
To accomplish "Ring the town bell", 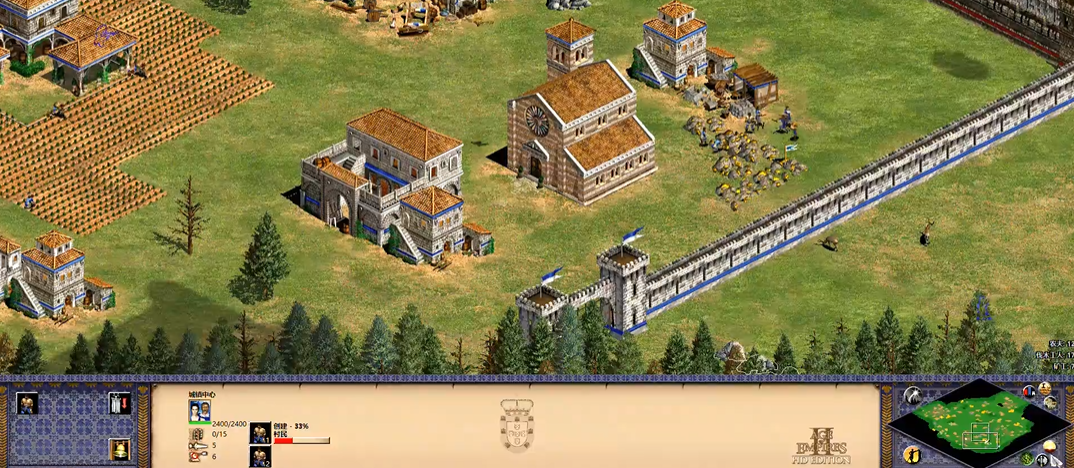I will click(x=119, y=449).
